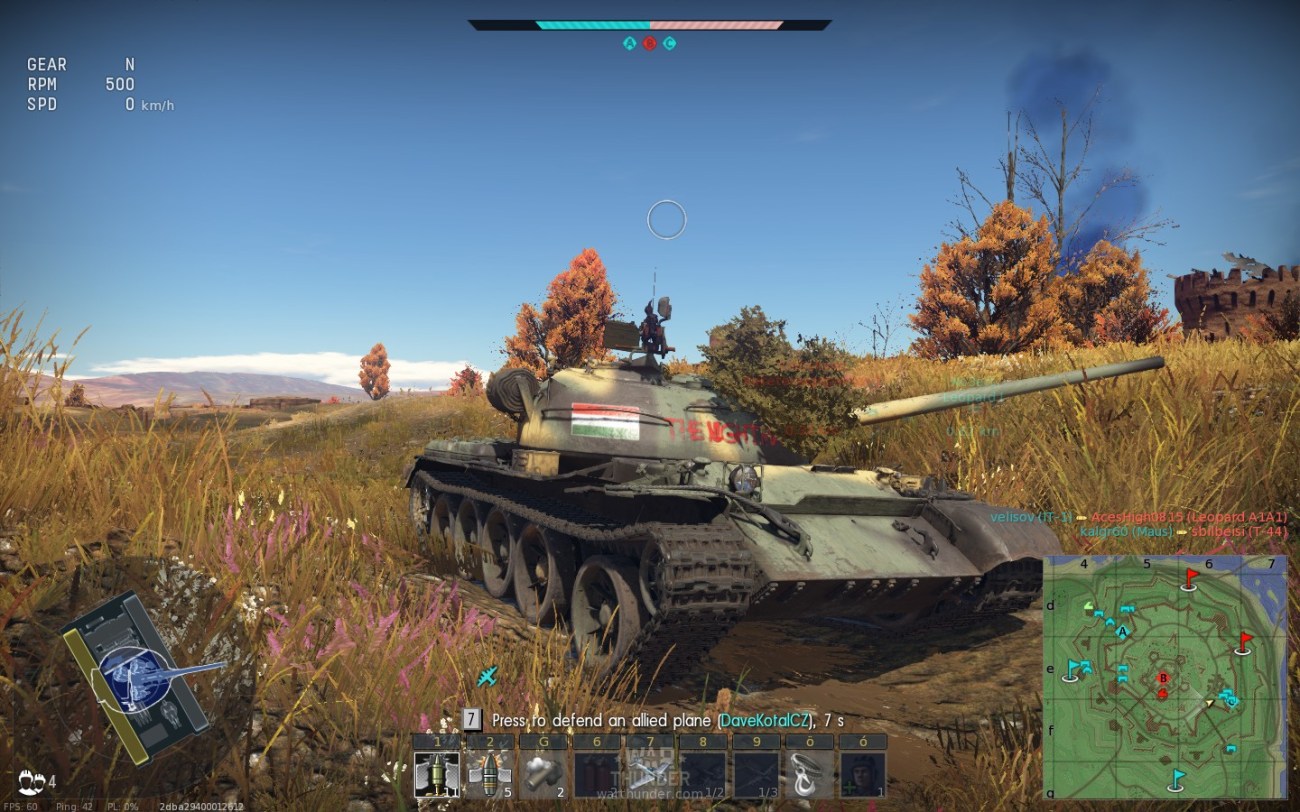Click the blue allied plane marker icon
Screen dimensions: 1300x812
[487, 677]
